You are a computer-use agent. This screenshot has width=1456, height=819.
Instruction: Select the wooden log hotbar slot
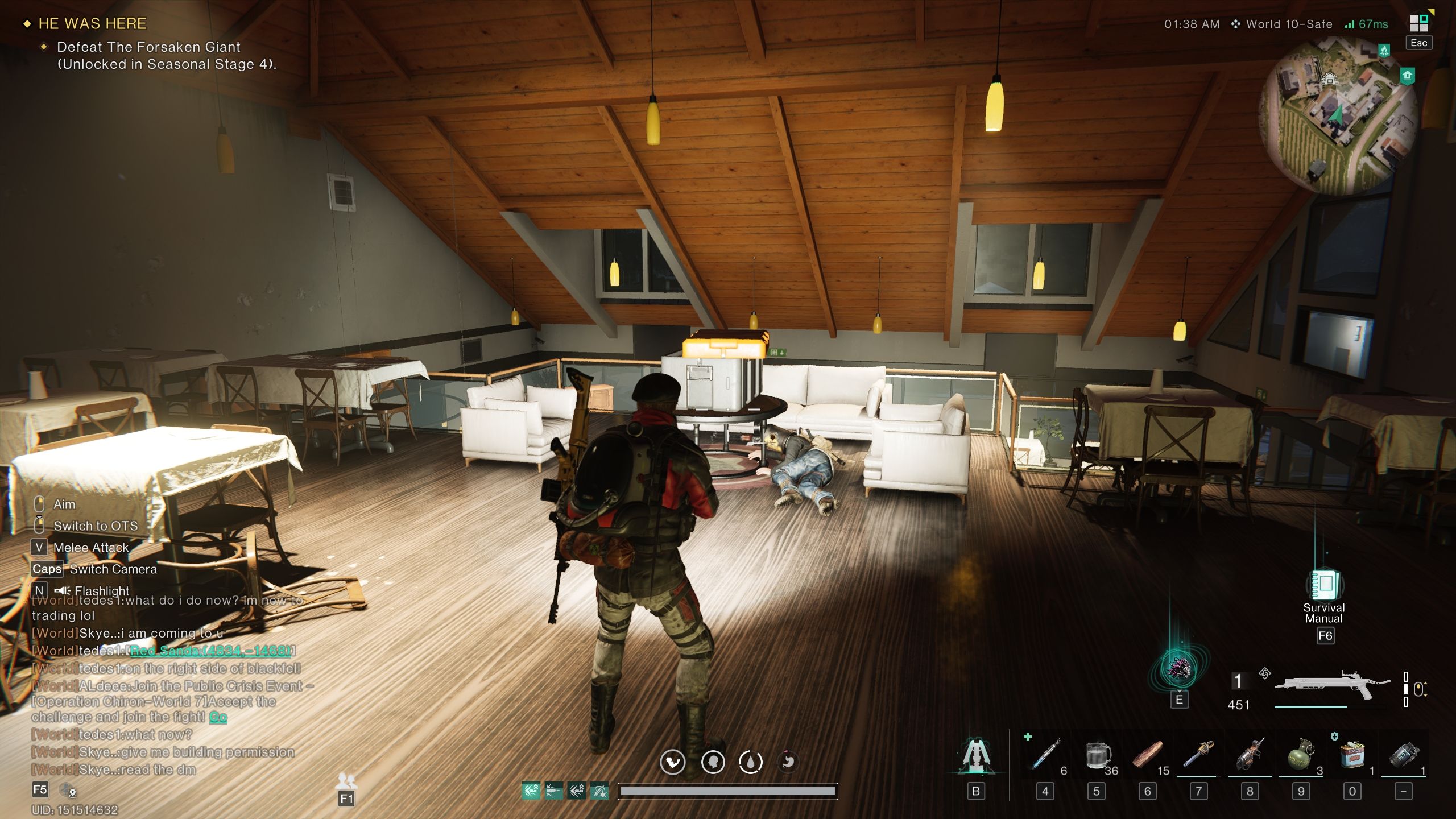click(x=1147, y=756)
